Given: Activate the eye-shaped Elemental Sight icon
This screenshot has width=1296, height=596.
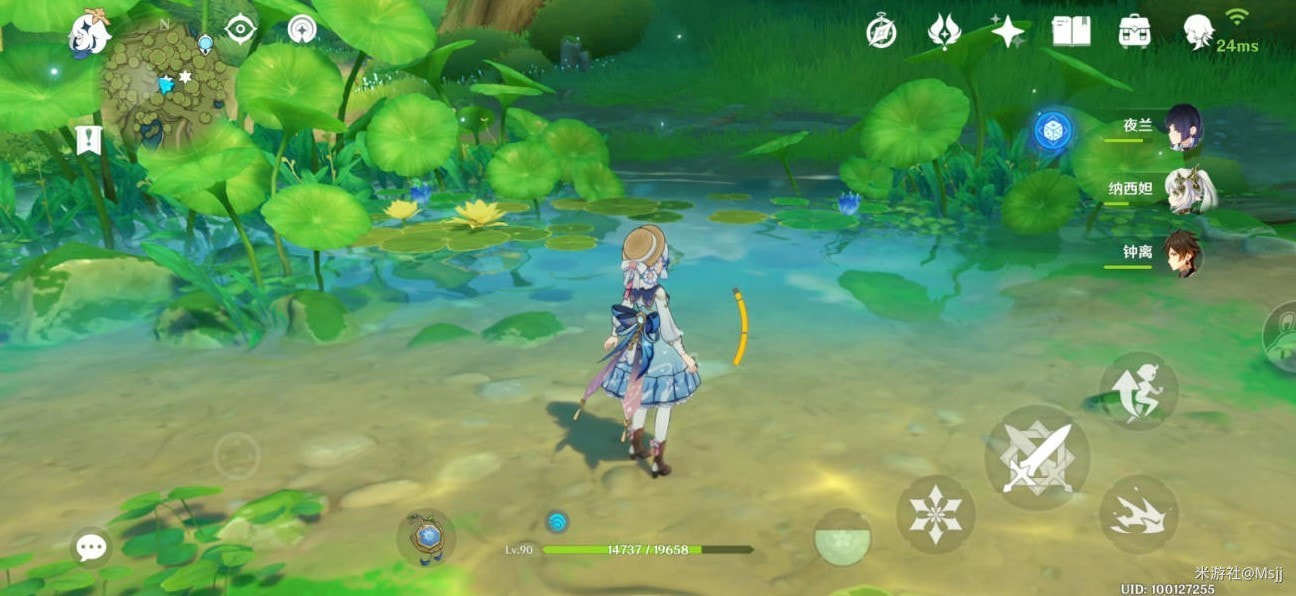Looking at the screenshot, I should pos(241,29).
